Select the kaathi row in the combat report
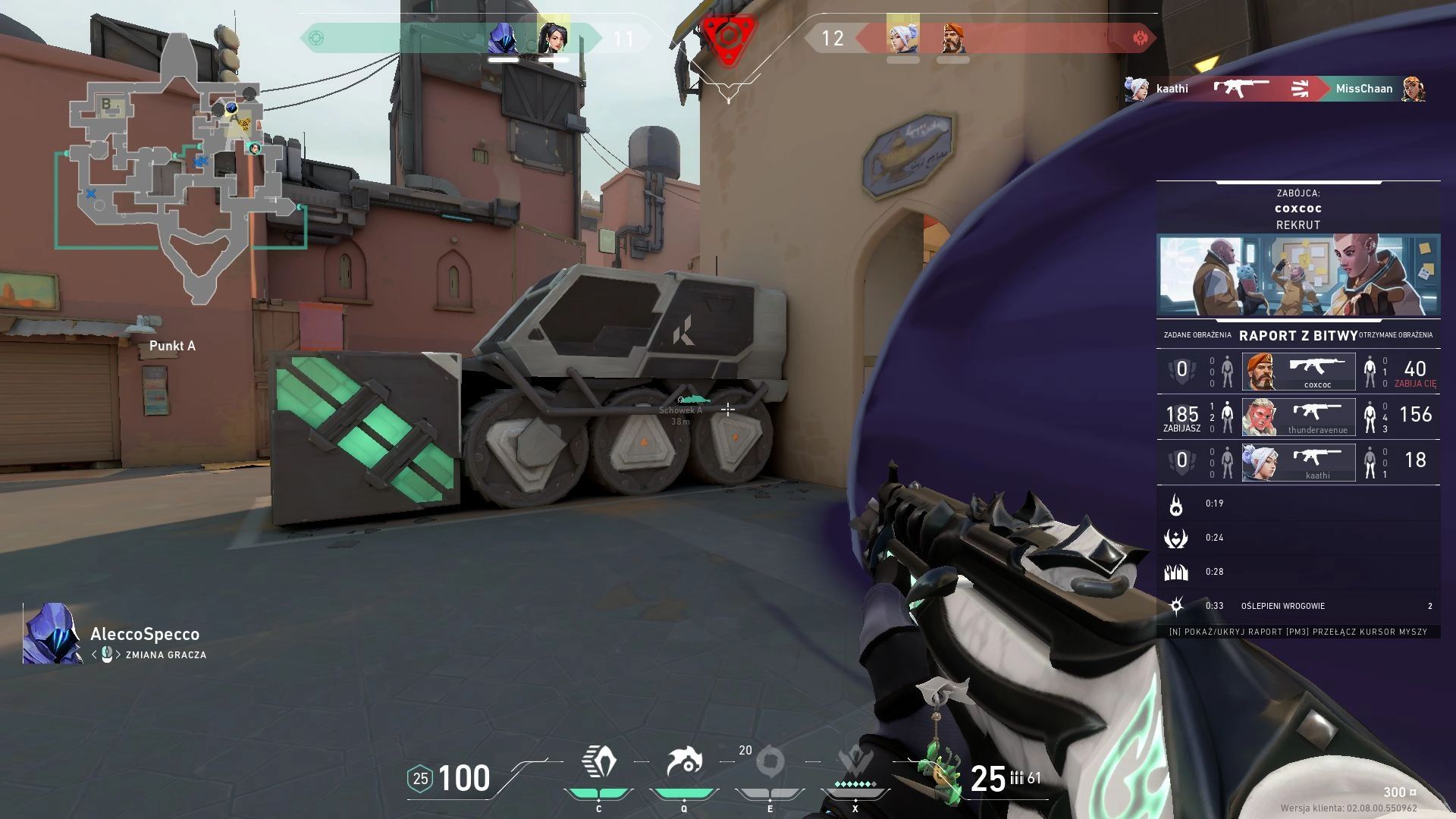This screenshot has width=1456, height=819. [x=1298, y=463]
